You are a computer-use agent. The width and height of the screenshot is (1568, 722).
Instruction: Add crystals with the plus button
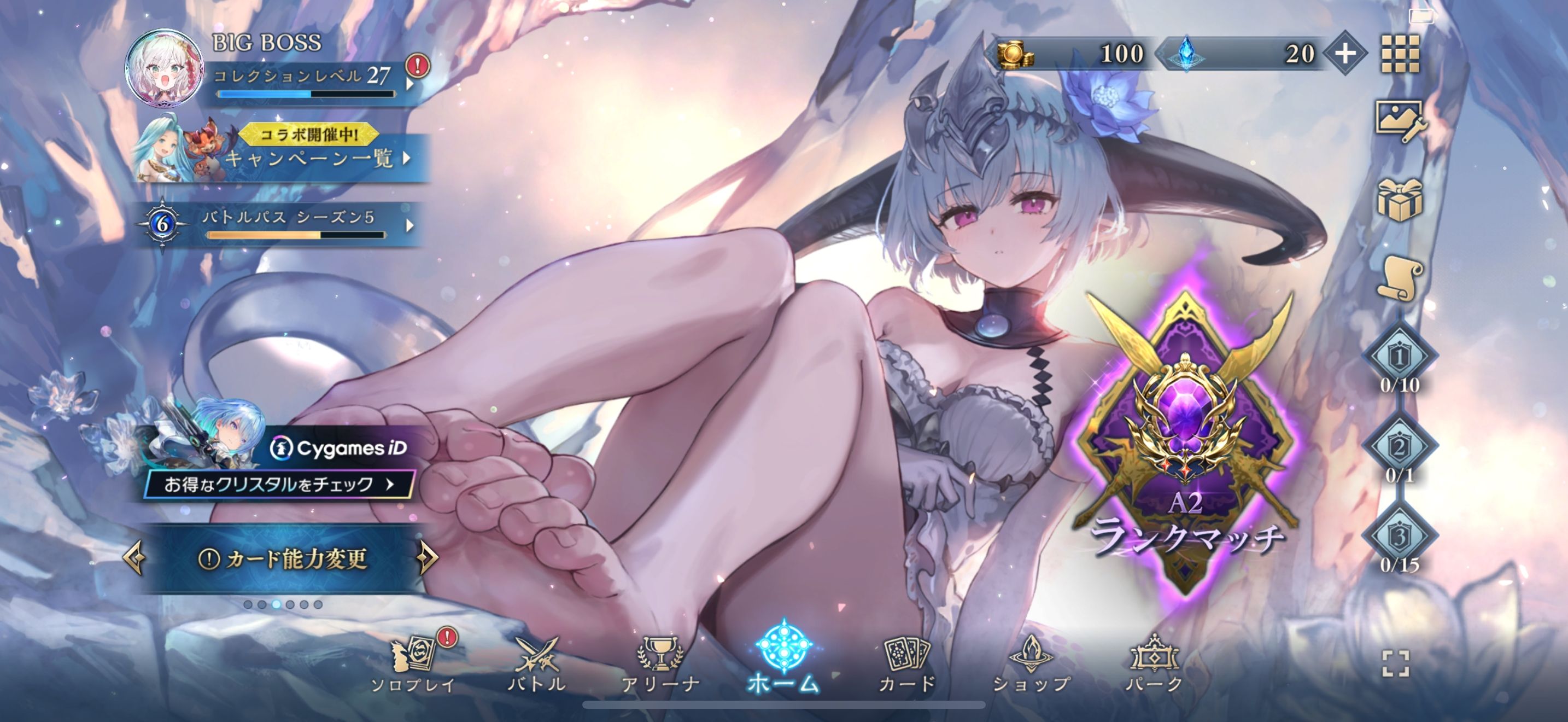pos(1345,54)
